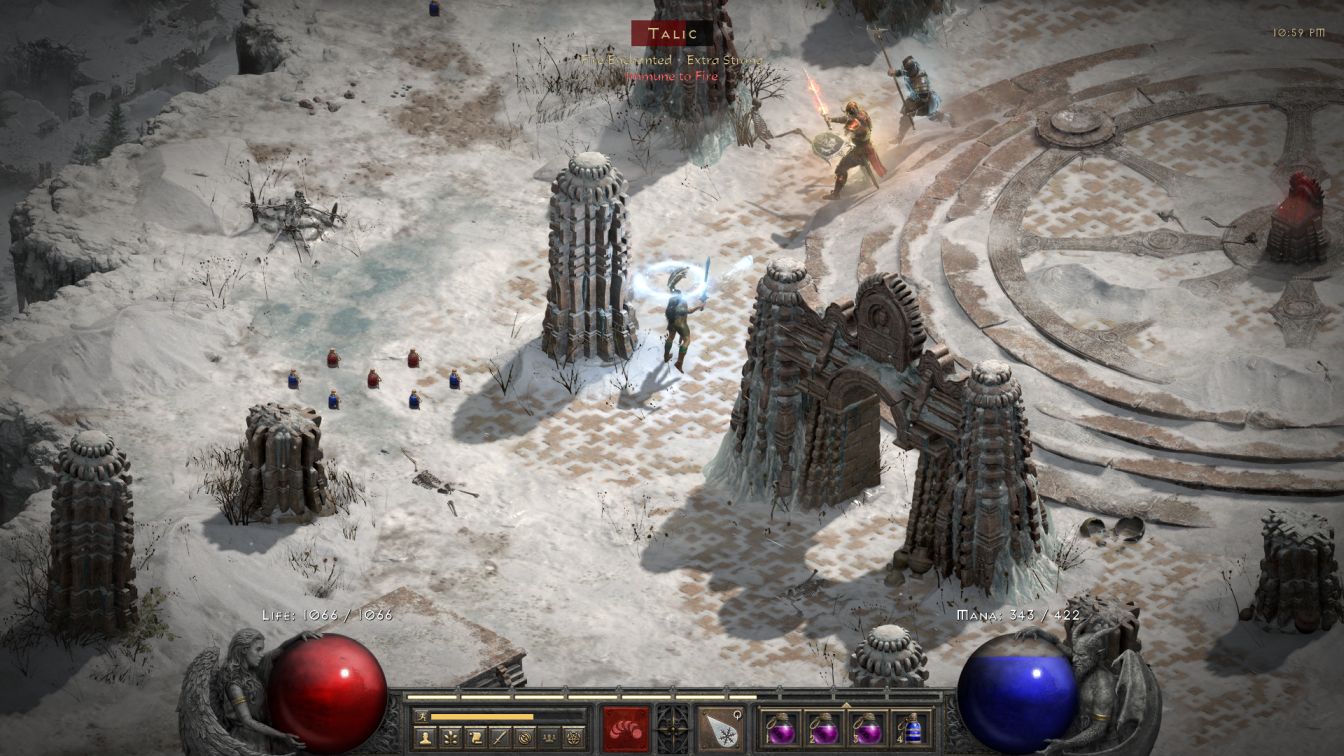Open the game menu pentagram icon
Viewport: 1344px width, 756px height.
point(575,738)
